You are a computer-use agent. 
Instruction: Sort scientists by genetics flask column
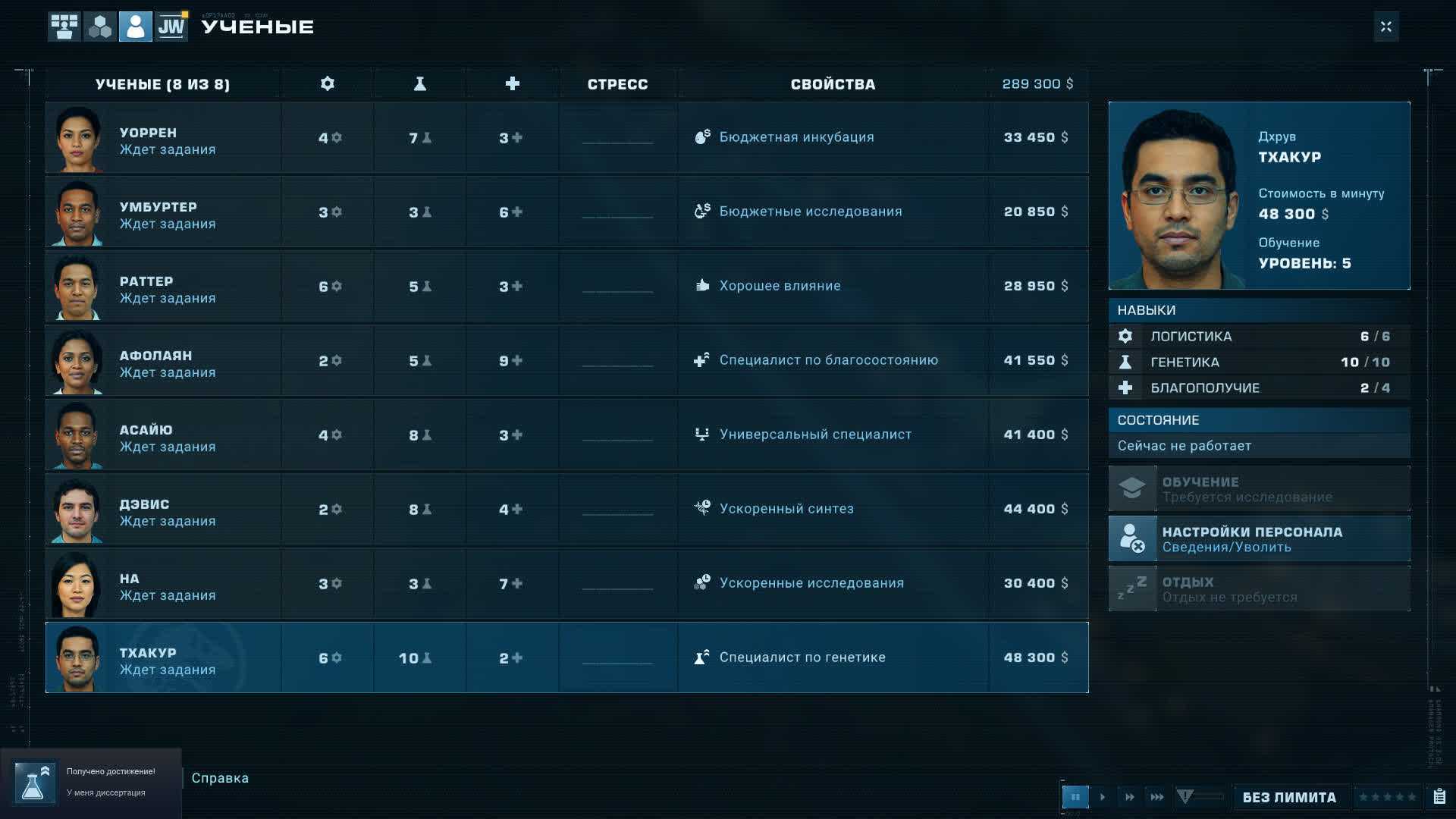(419, 84)
